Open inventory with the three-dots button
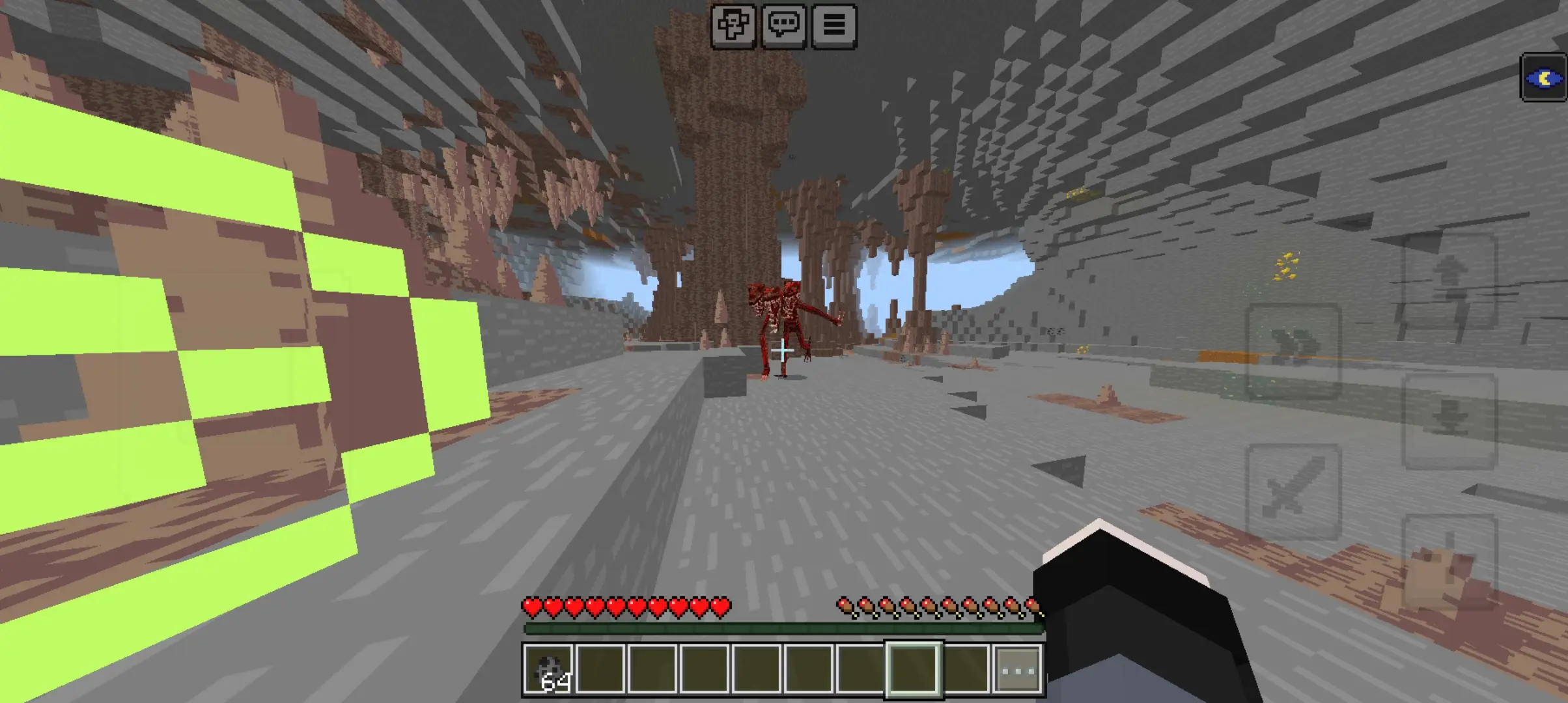The image size is (1568, 703). (1018, 670)
